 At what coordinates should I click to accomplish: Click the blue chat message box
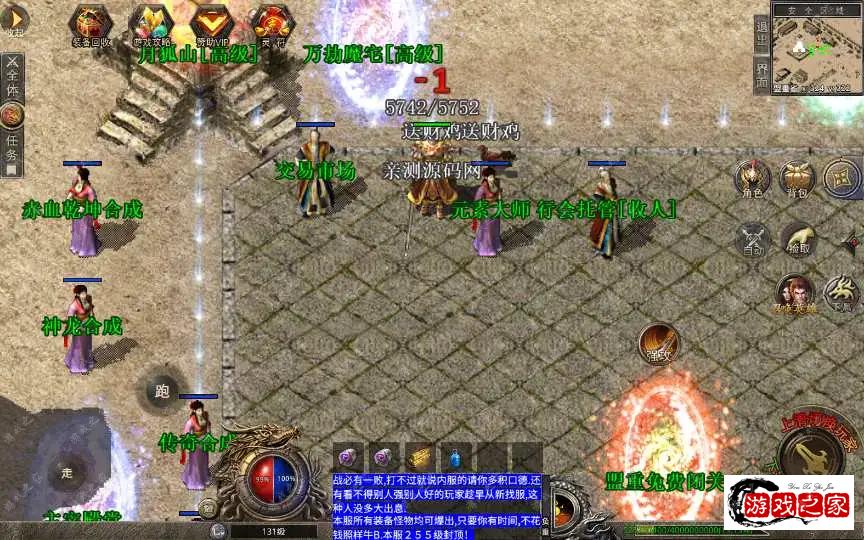click(x=436, y=506)
